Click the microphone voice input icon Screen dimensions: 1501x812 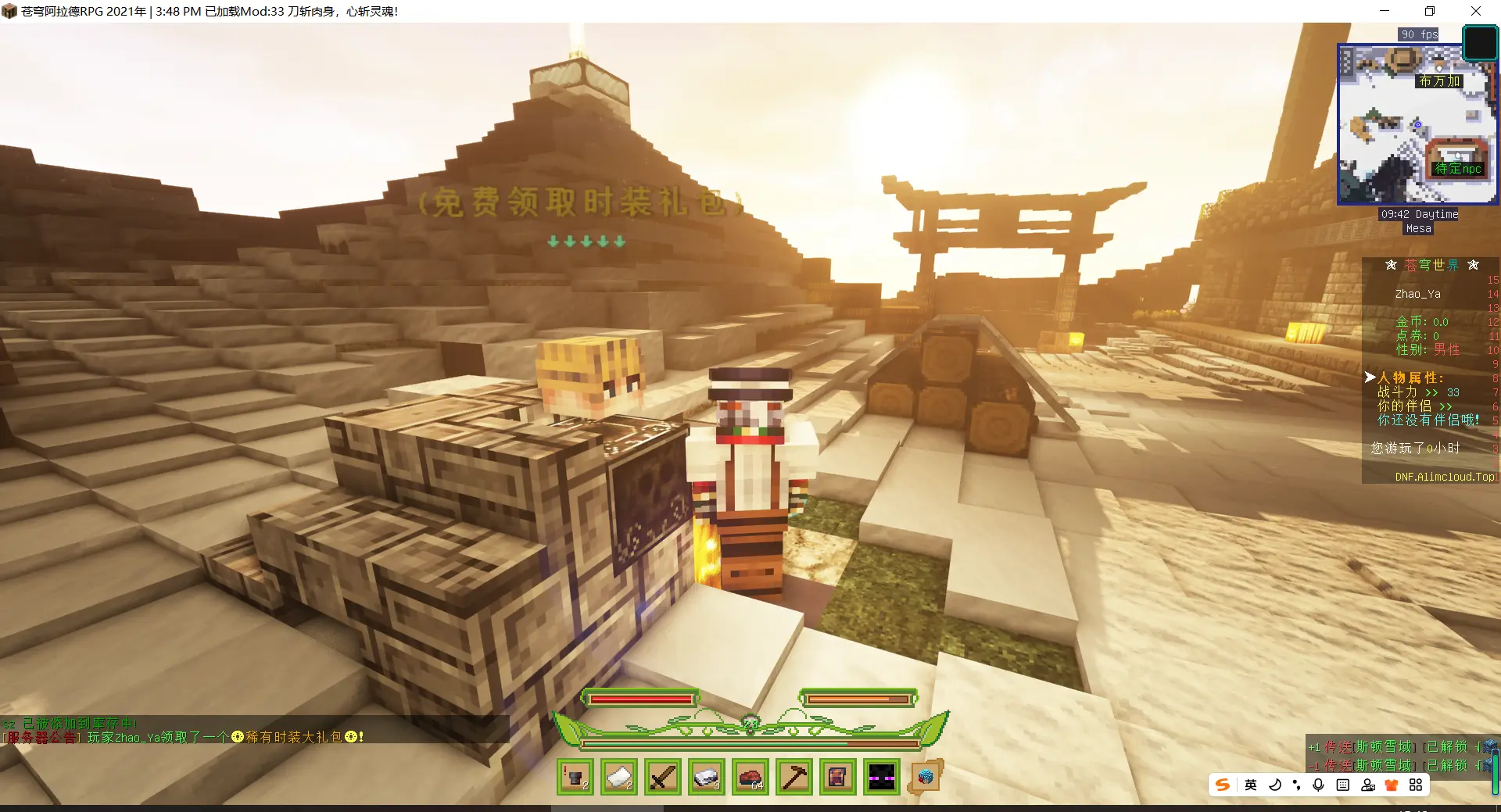pos(1319,785)
